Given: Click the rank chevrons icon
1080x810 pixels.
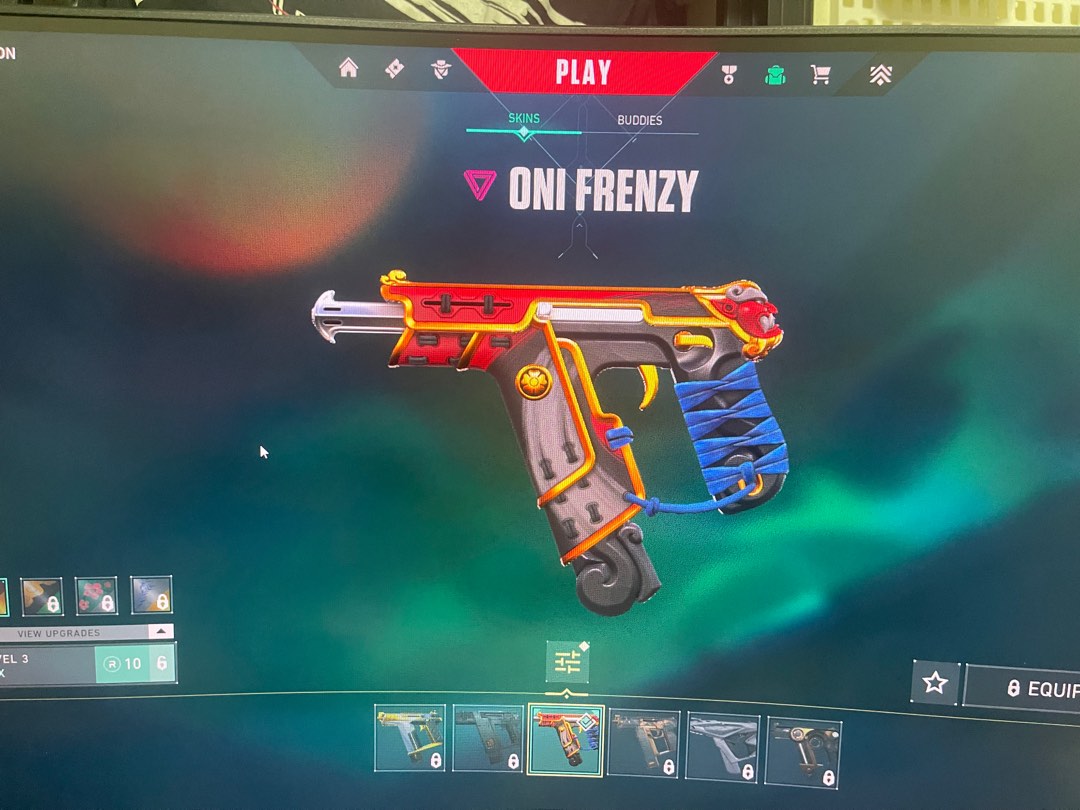Looking at the screenshot, I should click(x=880, y=75).
